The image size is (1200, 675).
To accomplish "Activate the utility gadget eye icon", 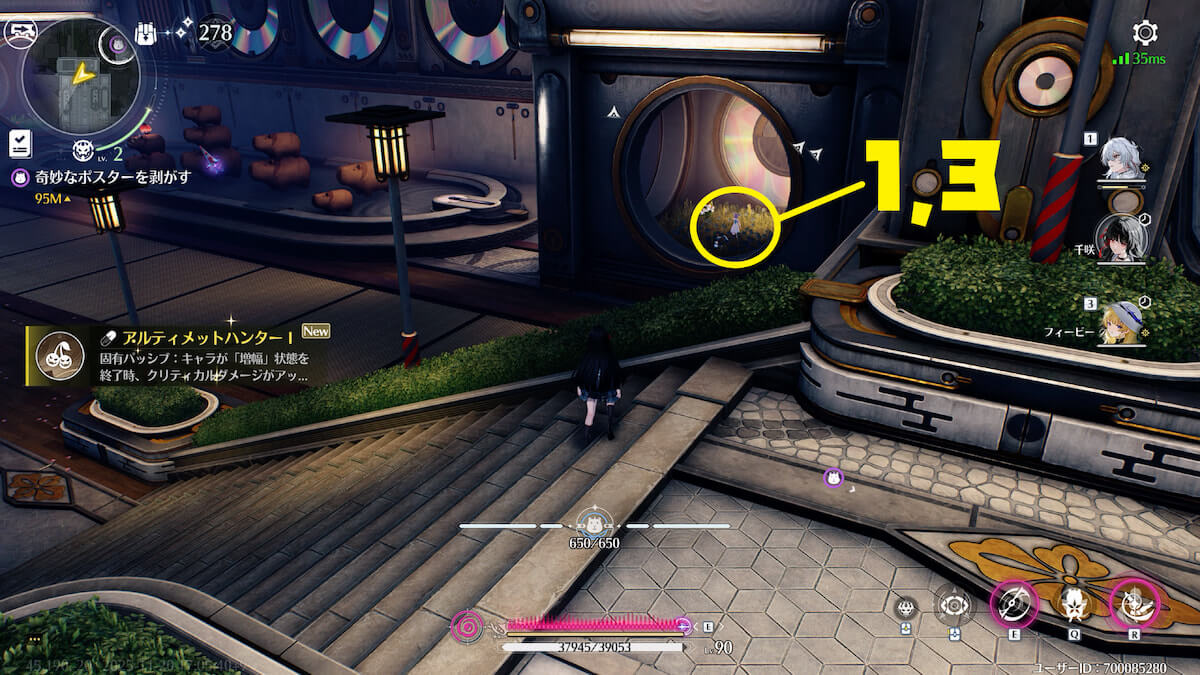I will (x=954, y=606).
